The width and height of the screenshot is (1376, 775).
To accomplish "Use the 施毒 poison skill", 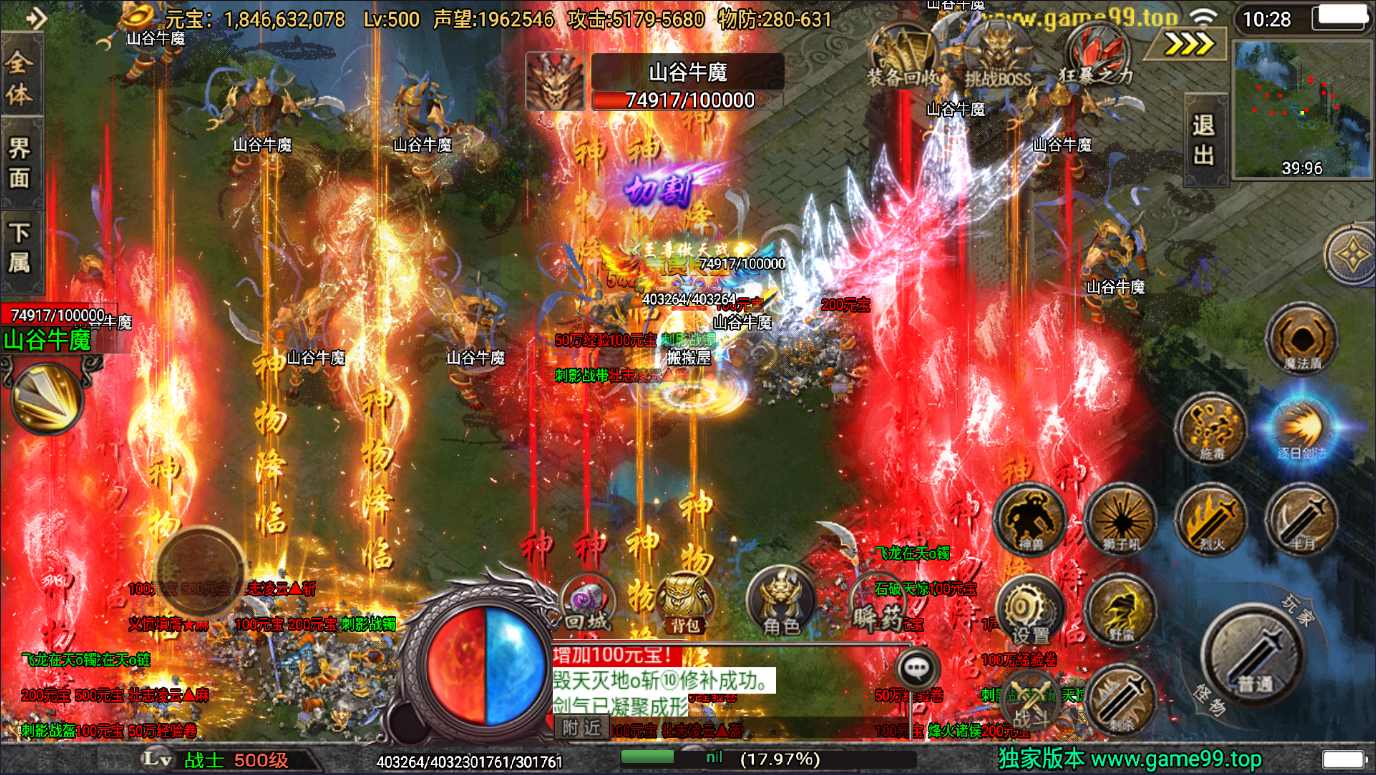I will [x=1210, y=428].
